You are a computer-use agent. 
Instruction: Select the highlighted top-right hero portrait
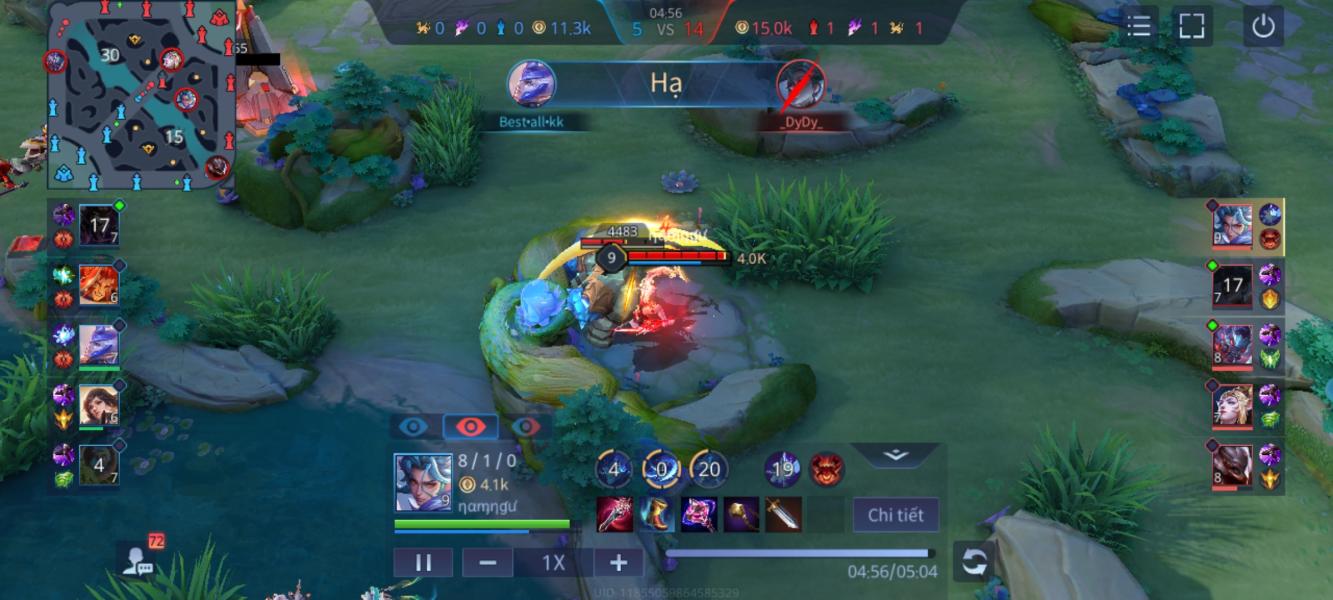point(1232,226)
